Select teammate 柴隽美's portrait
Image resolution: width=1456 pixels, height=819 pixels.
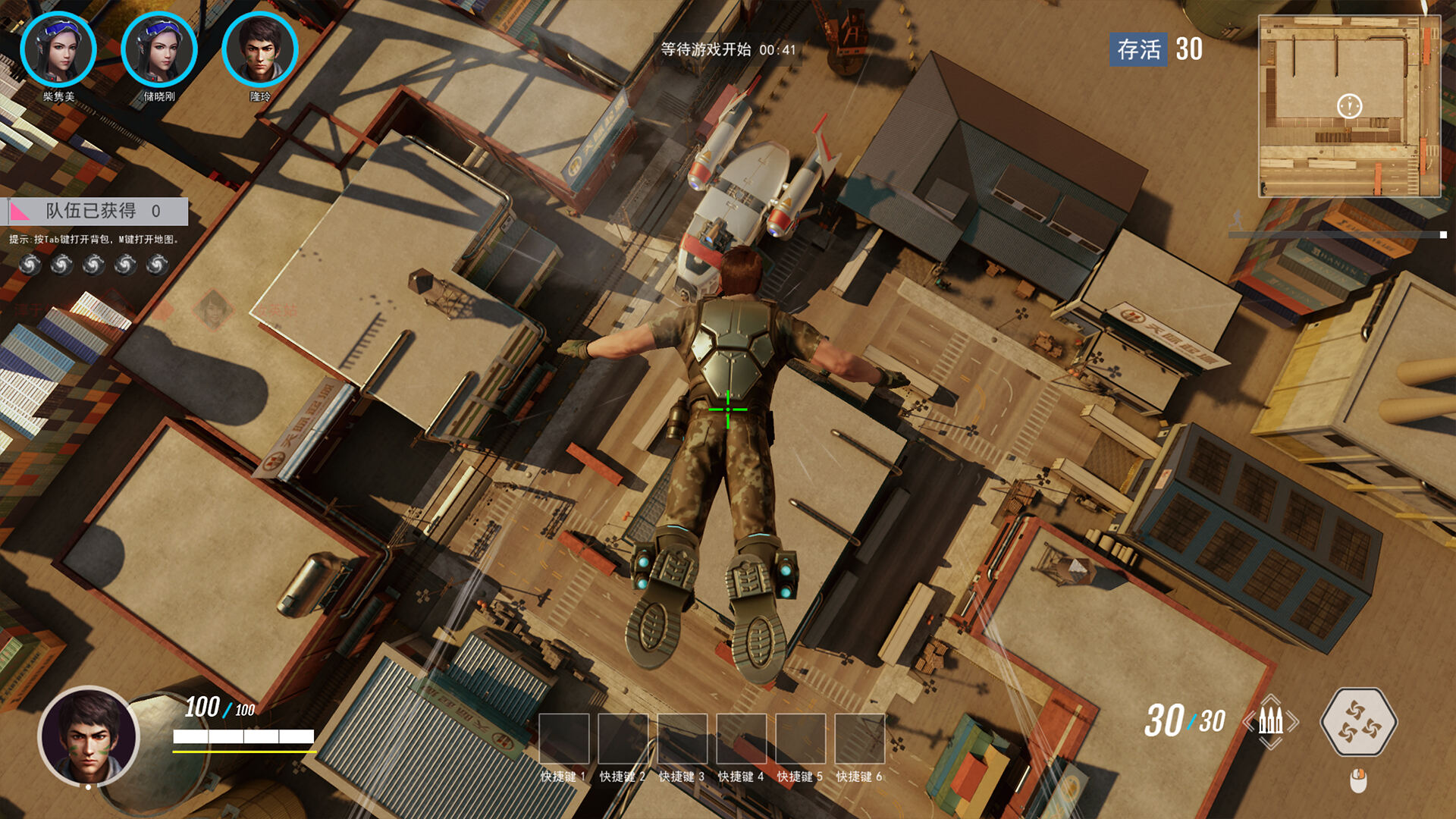click(x=58, y=50)
